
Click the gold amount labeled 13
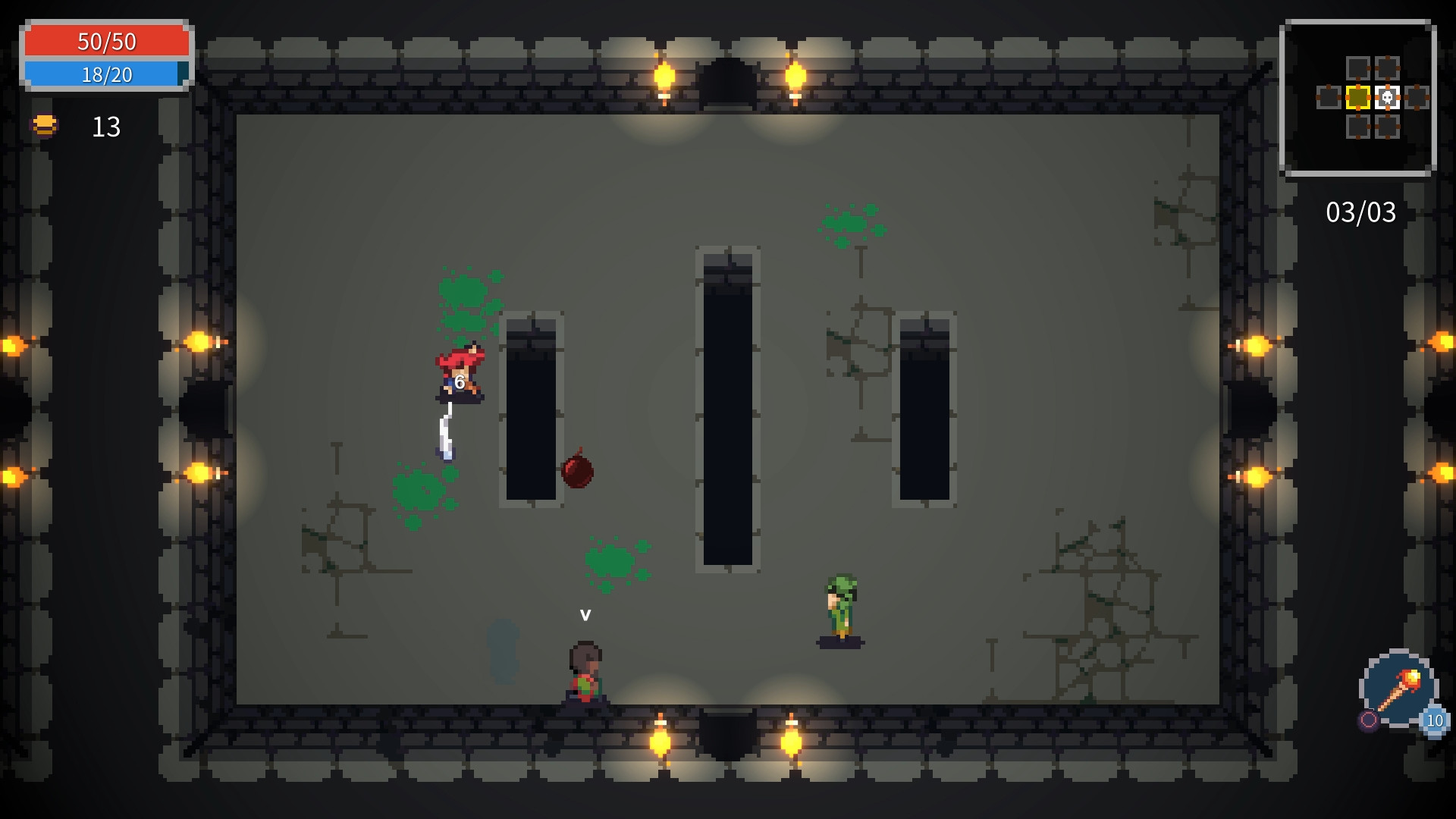[105, 127]
